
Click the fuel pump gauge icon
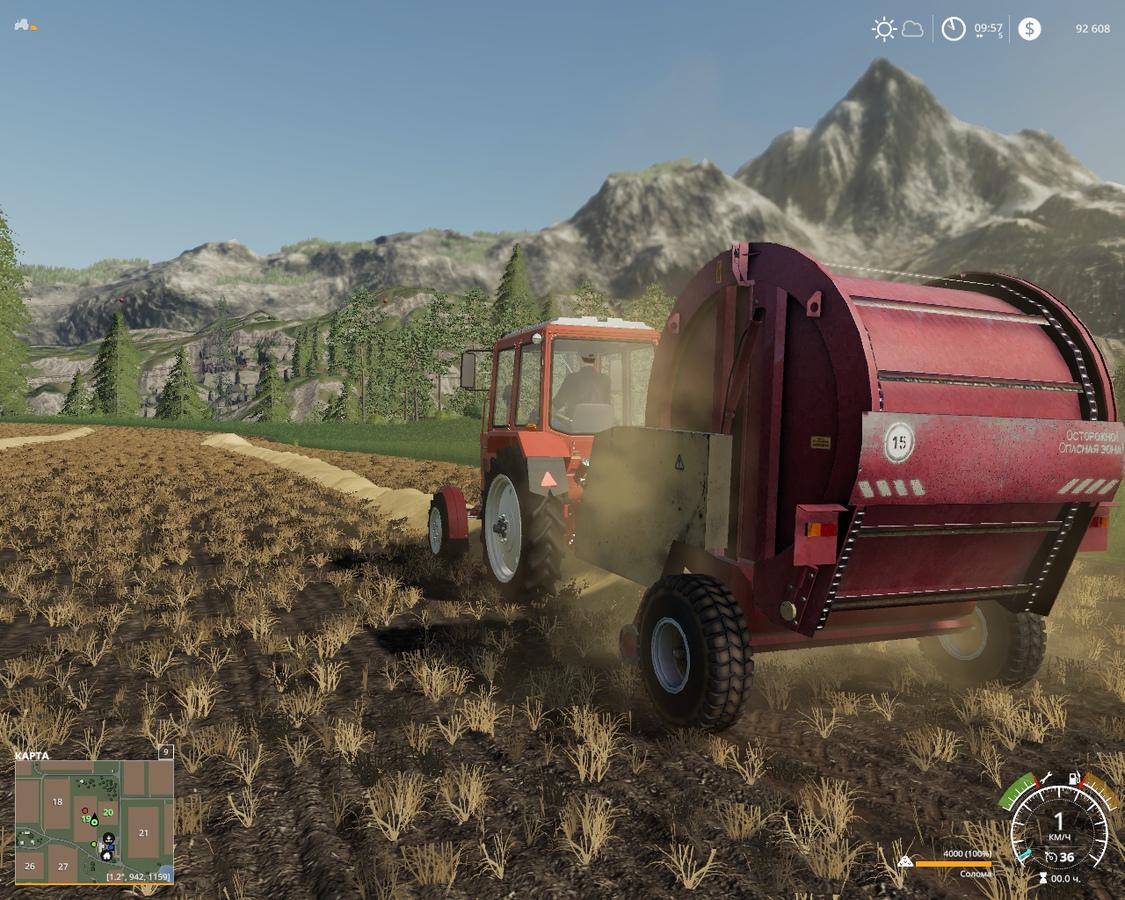1075,777
